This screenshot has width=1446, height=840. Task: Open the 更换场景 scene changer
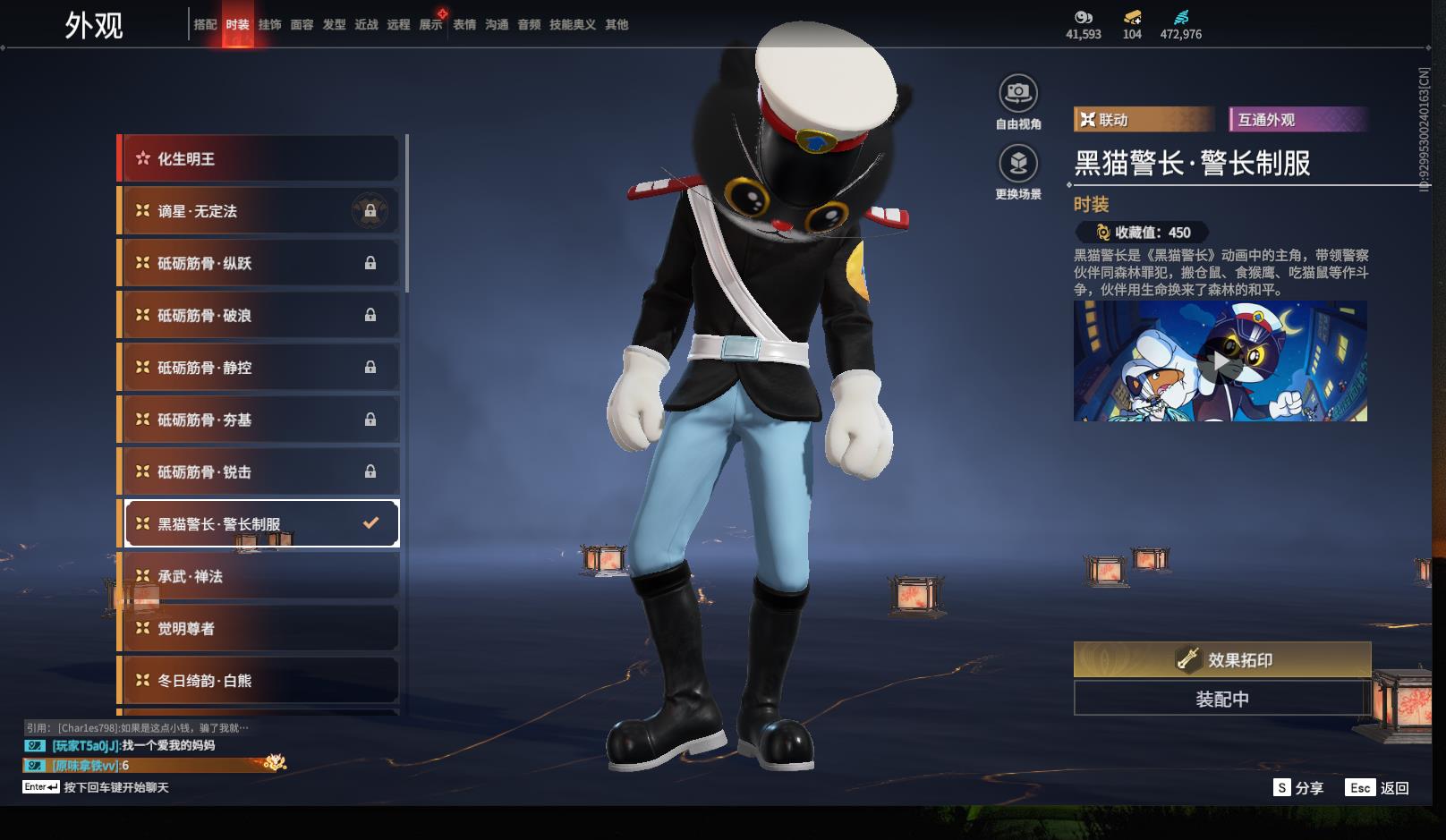point(1018,164)
